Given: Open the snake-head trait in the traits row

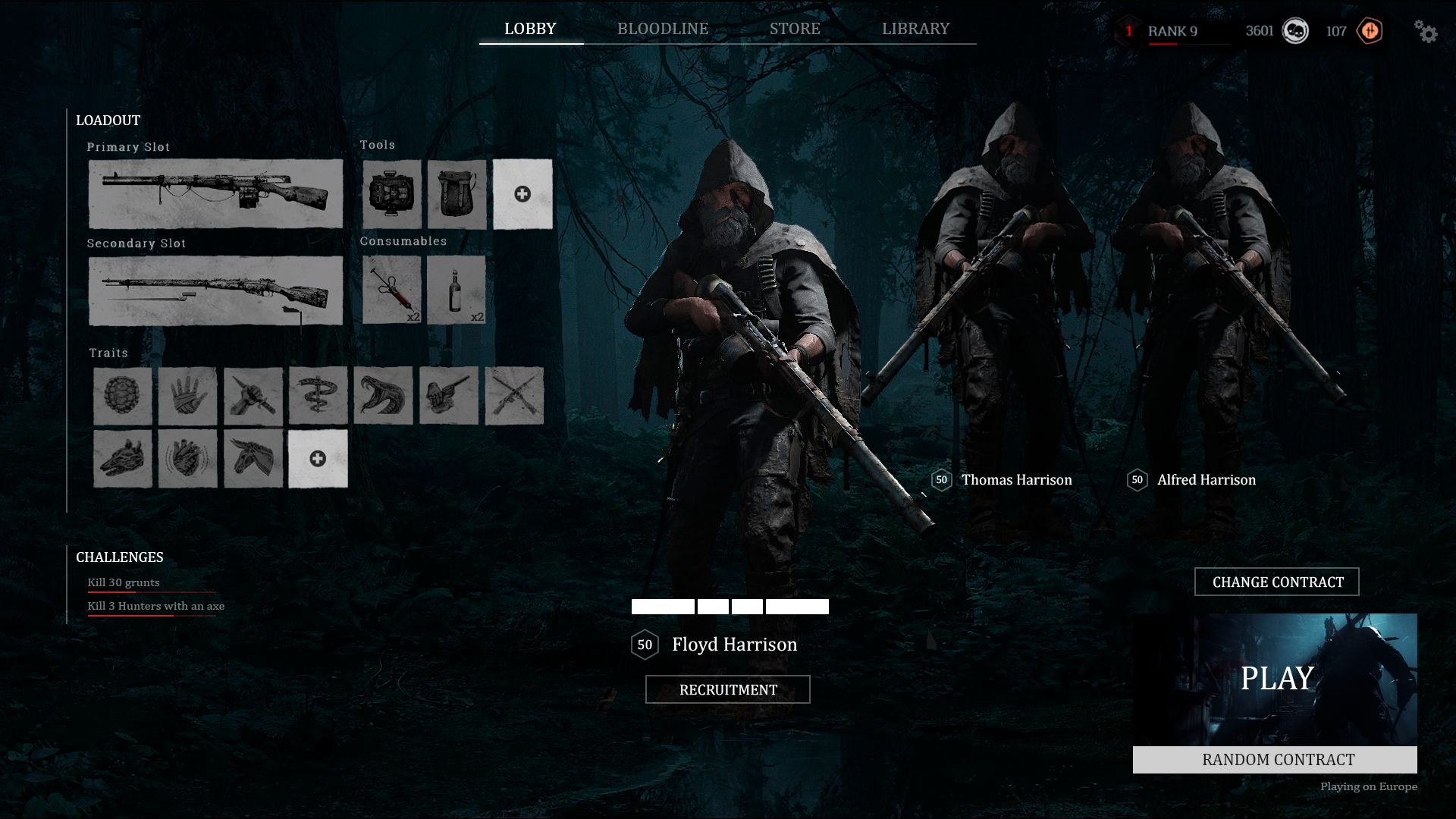Looking at the screenshot, I should click(382, 395).
